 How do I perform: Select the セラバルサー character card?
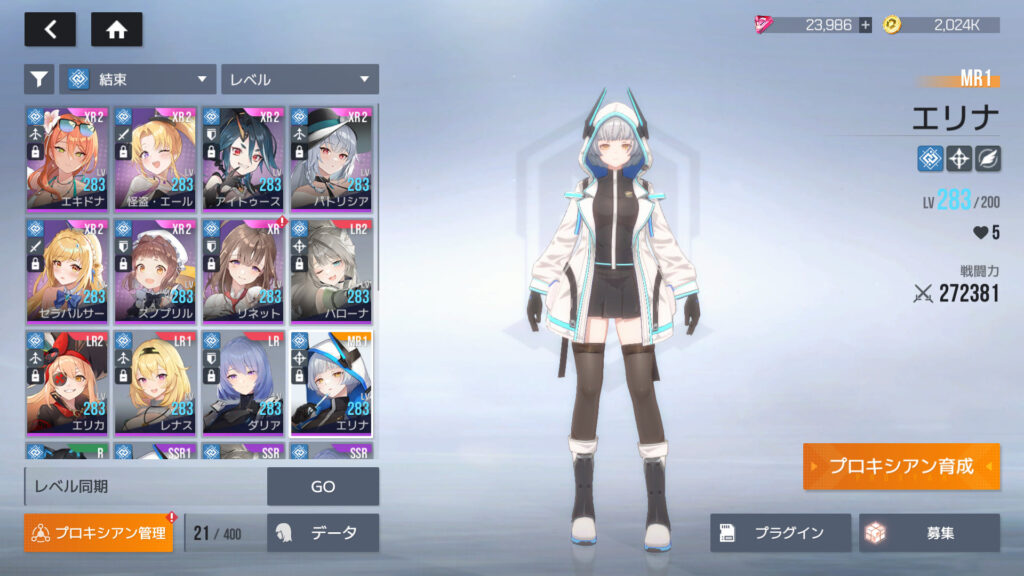point(68,270)
